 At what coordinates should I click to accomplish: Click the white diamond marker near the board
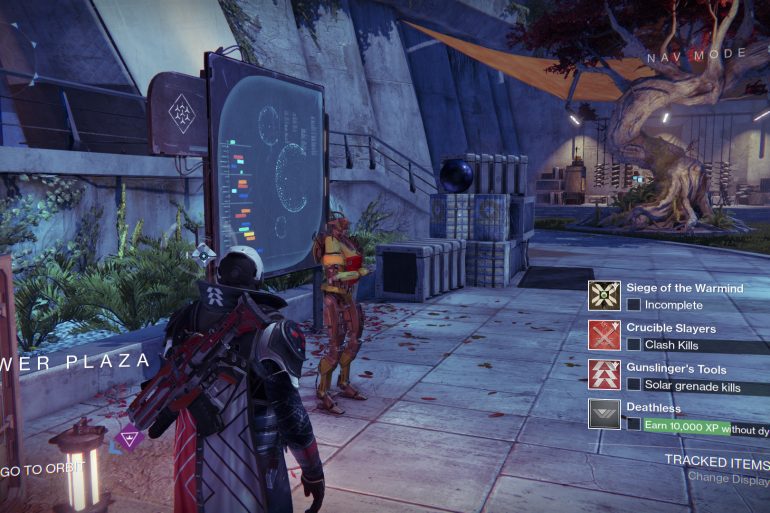[204, 254]
